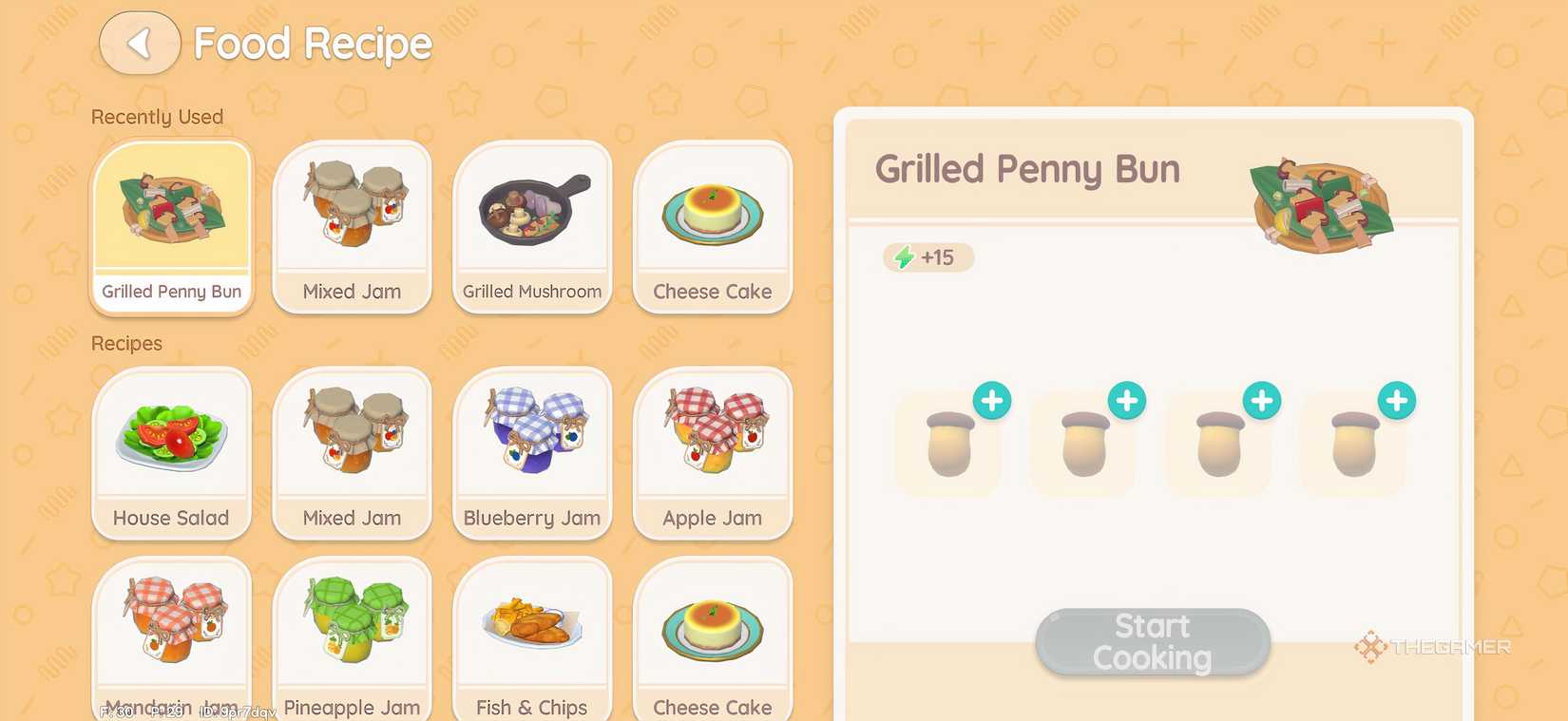Select the House Salad recipe
Image resolution: width=1568 pixels, height=721 pixels.
(x=171, y=453)
